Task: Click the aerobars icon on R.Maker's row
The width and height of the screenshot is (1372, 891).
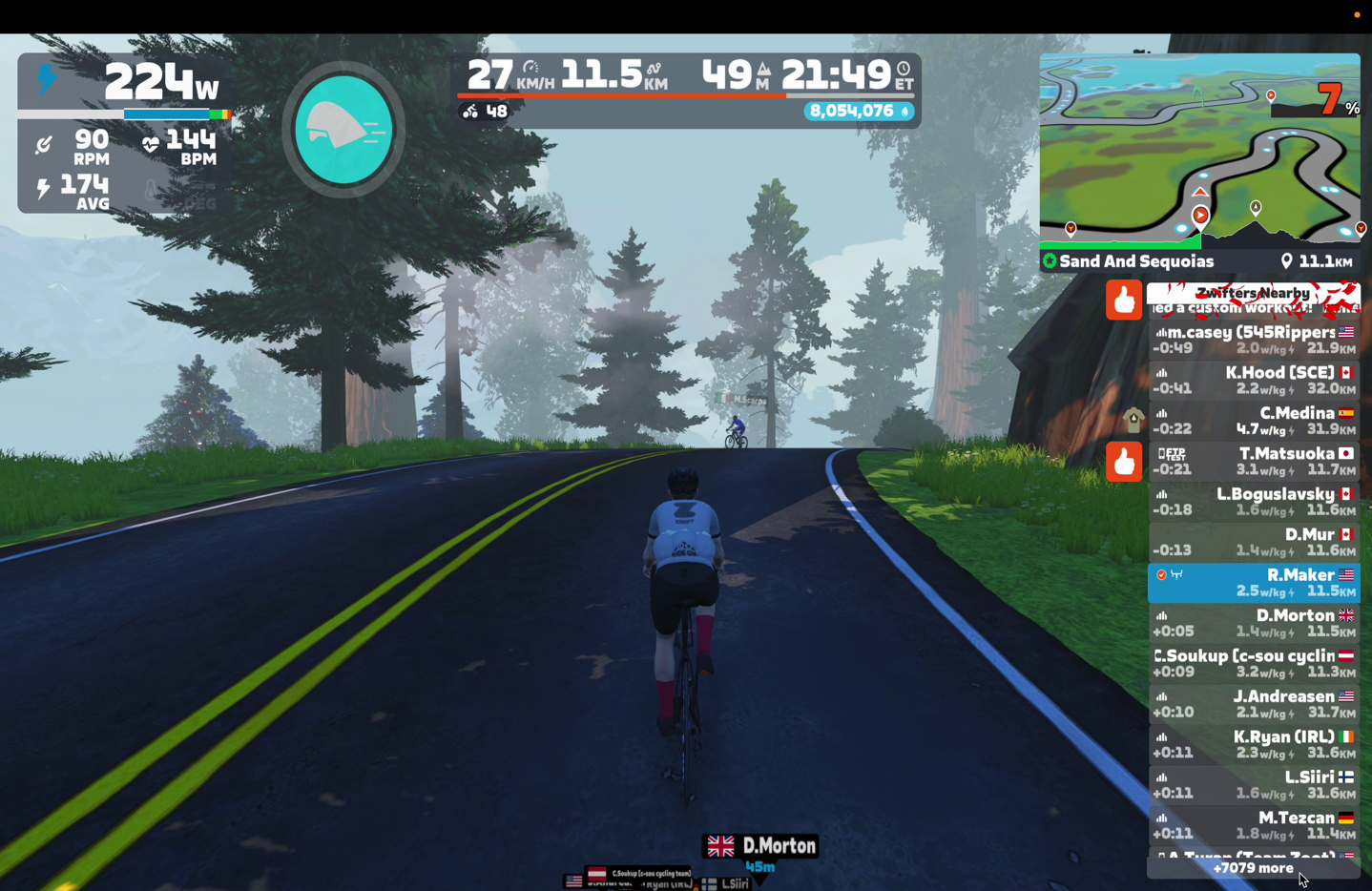Action: pos(1177,573)
